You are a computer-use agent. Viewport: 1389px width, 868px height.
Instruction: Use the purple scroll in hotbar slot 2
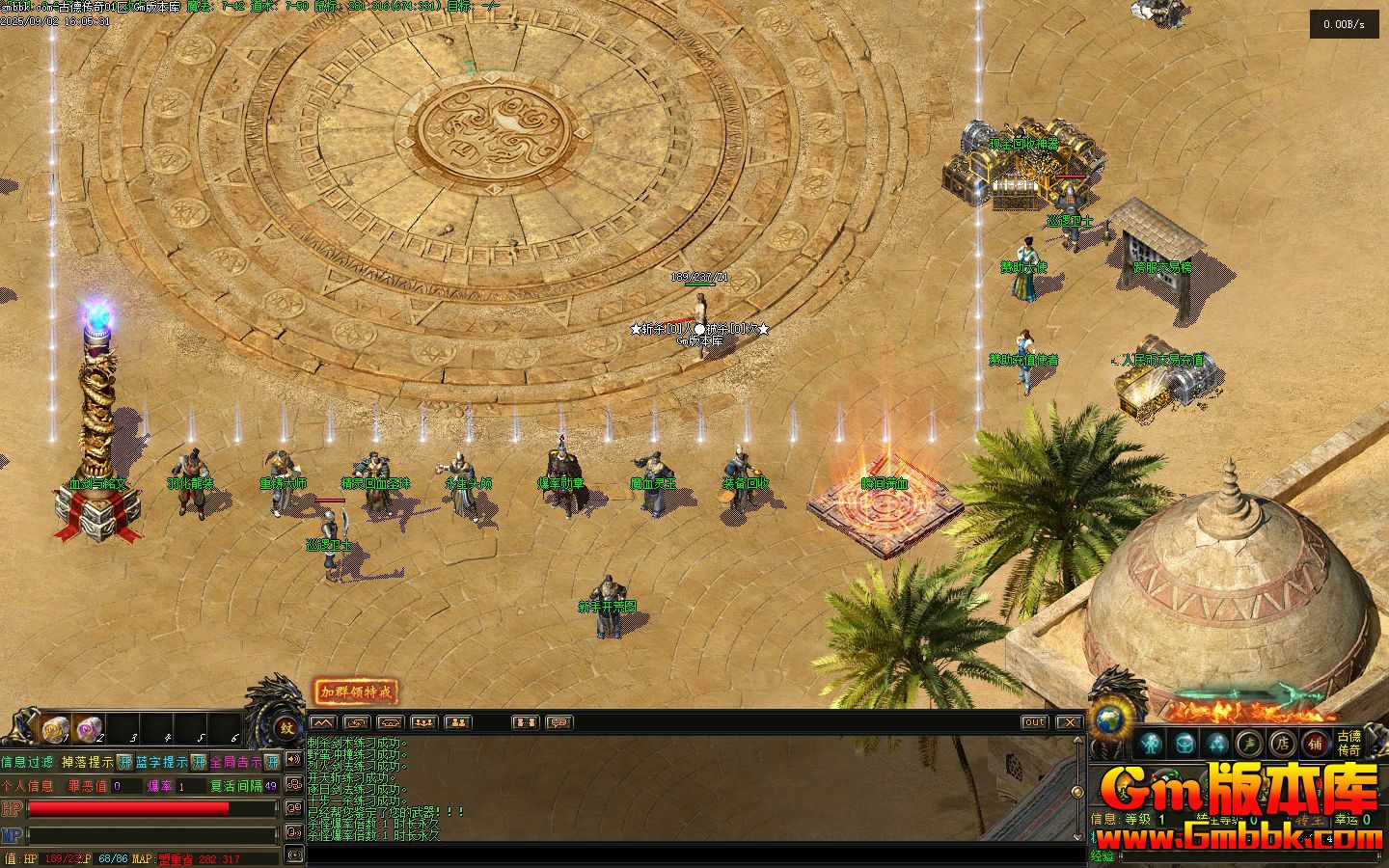click(x=89, y=728)
